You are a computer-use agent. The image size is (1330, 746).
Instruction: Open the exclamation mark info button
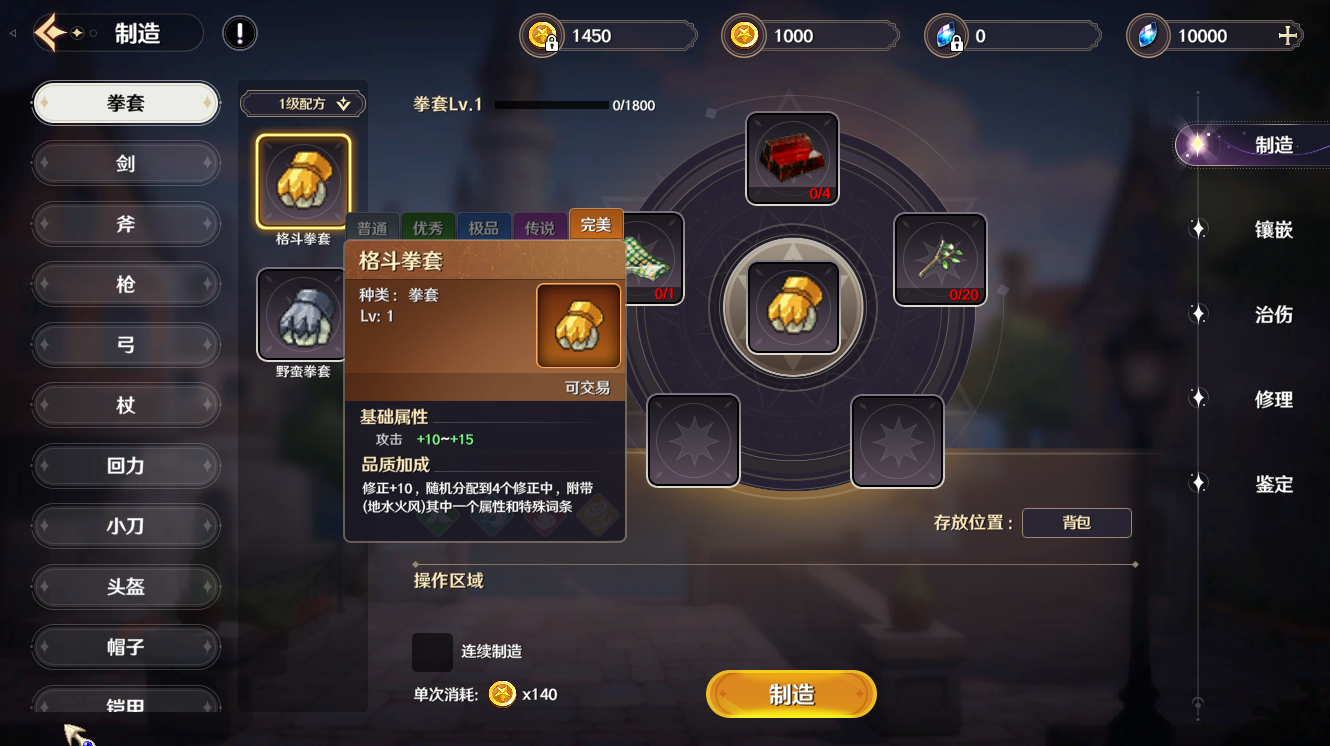[240, 33]
